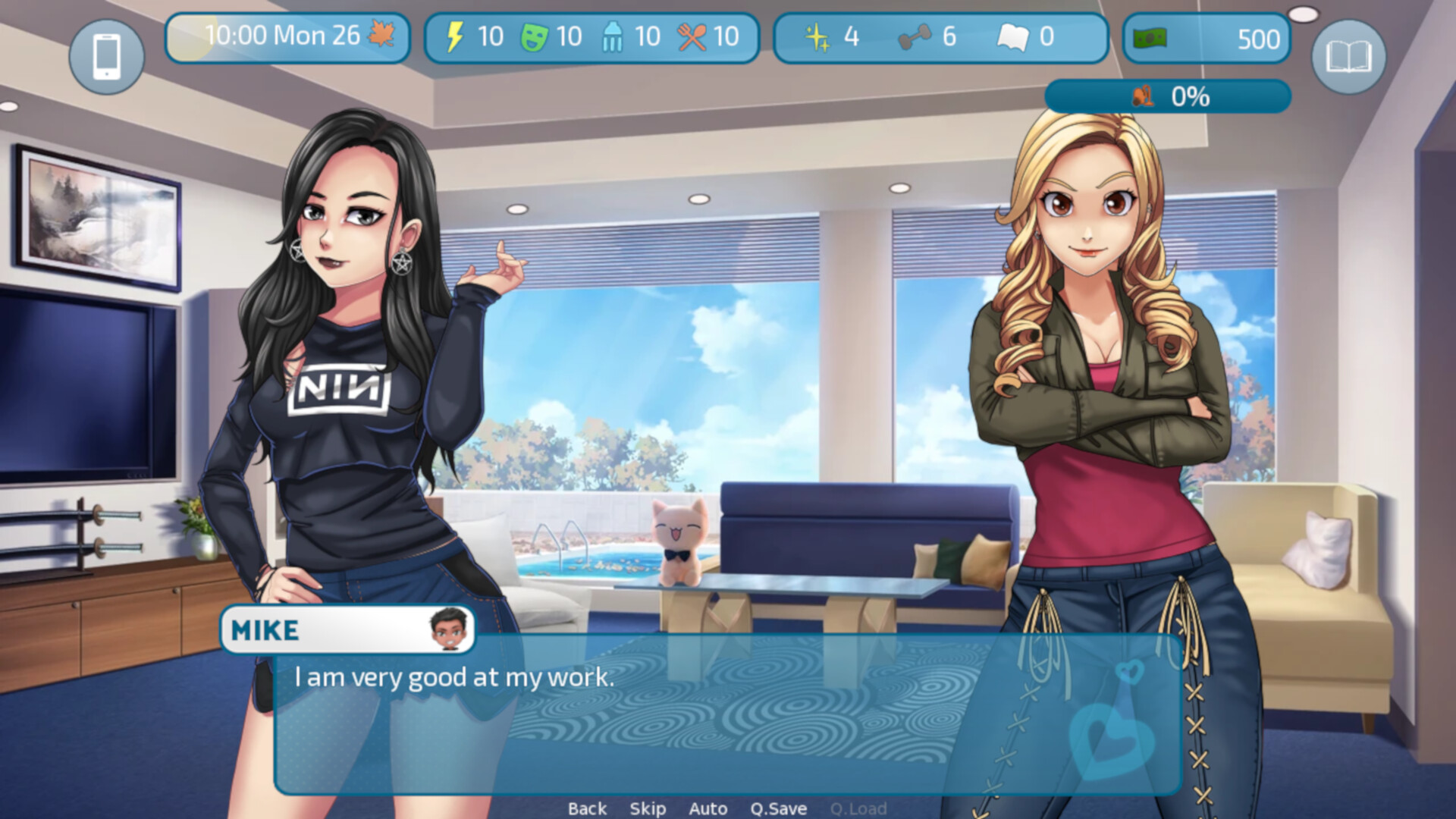This screenshot has height=819, width=1456.
Task: Click the energy lightning bolt icon
Action: pyautogui.click(x=455, y=36)
